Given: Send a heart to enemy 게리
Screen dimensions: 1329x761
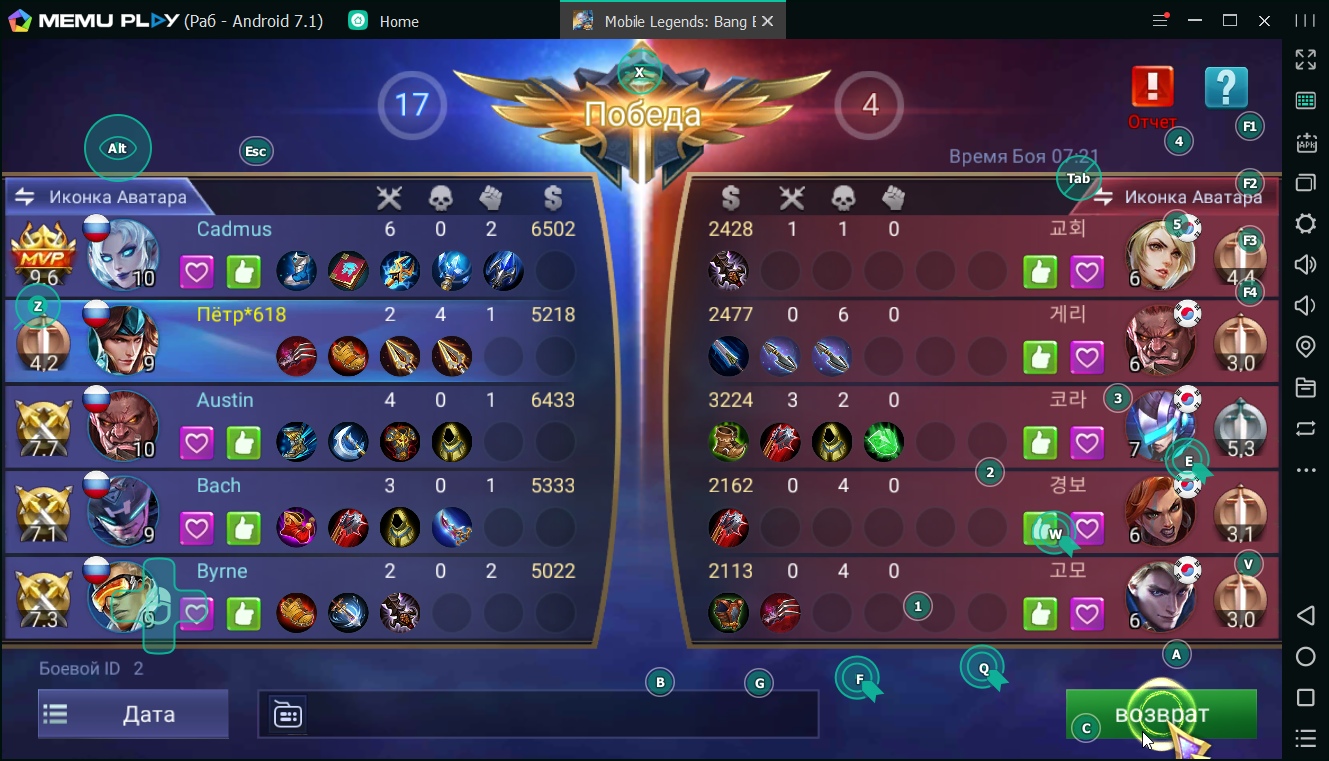Looking at the screenshot, I should (x=1087, y=357).
